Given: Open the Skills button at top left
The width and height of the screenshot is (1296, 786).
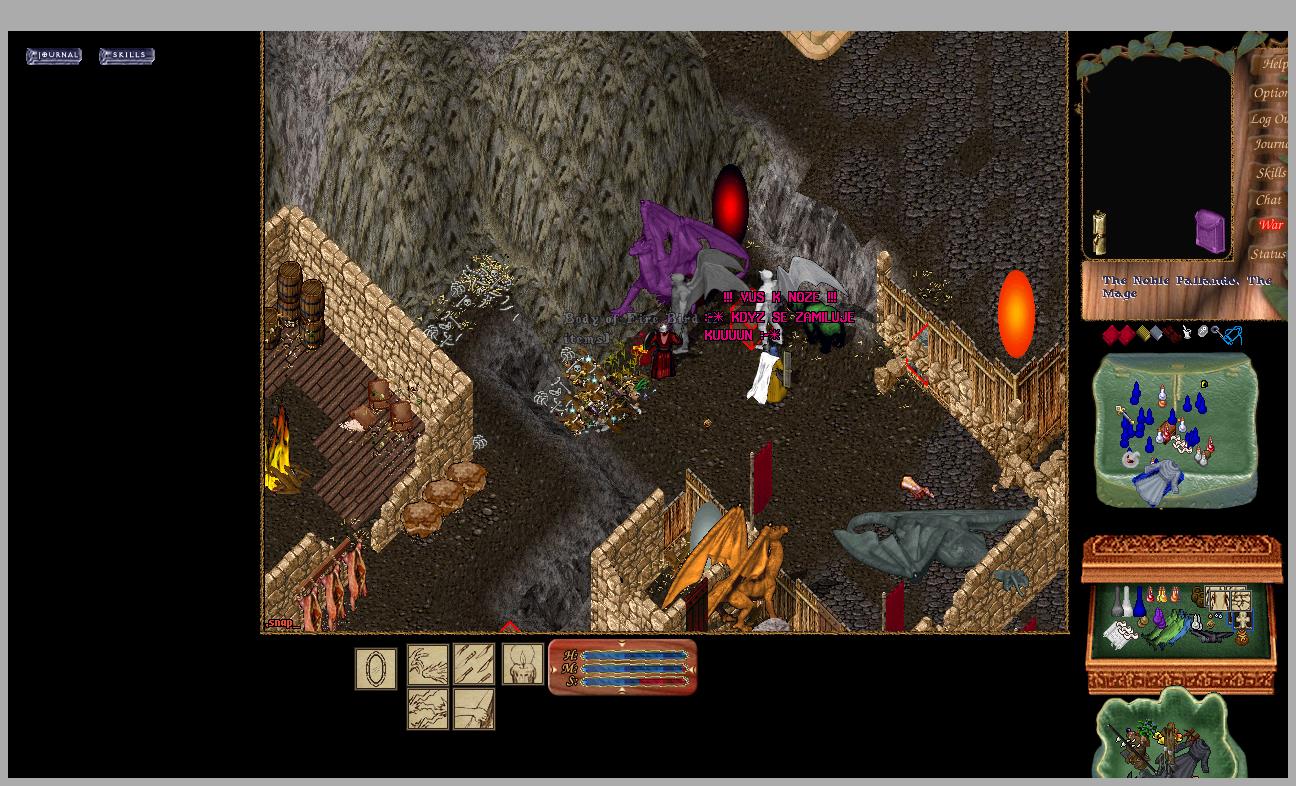Looking at the screenshot, I should (x=127, y=56).
